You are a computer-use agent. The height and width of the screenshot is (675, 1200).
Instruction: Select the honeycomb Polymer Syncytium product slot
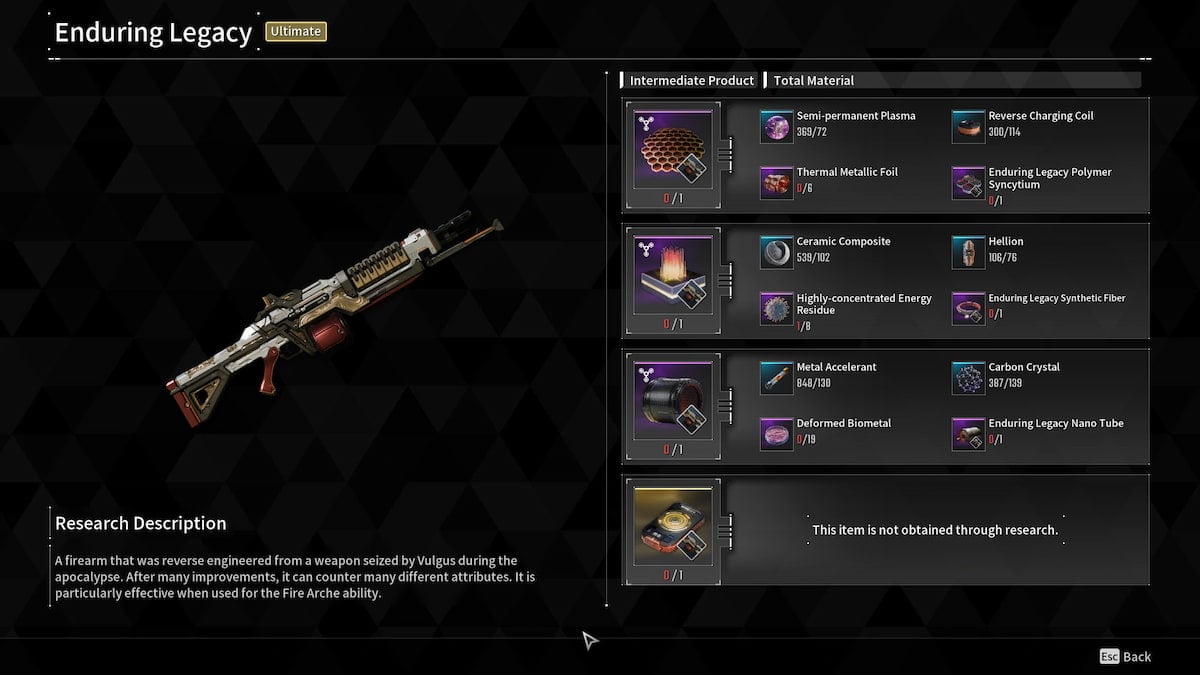click(669, 155)
